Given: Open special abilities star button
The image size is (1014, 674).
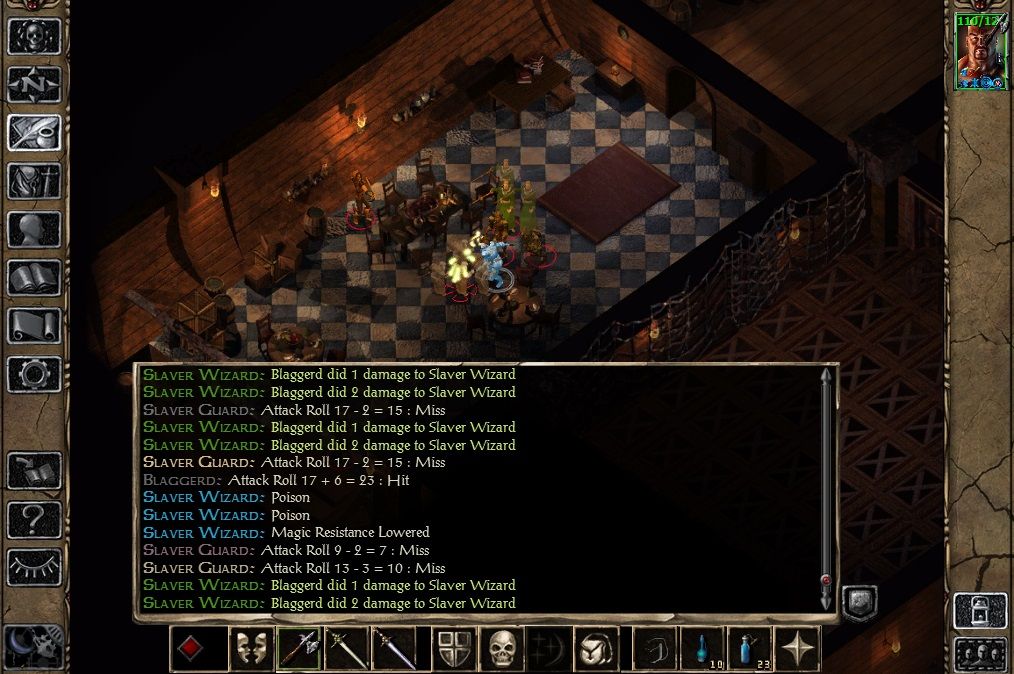Looking at the screenshot, I should 798,648.
